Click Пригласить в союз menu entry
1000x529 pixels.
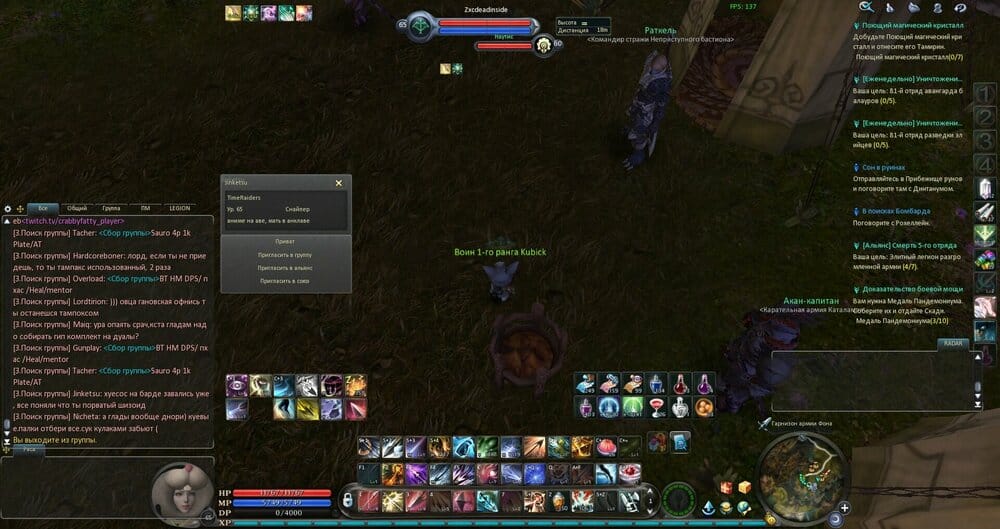(x=285, y=281)
